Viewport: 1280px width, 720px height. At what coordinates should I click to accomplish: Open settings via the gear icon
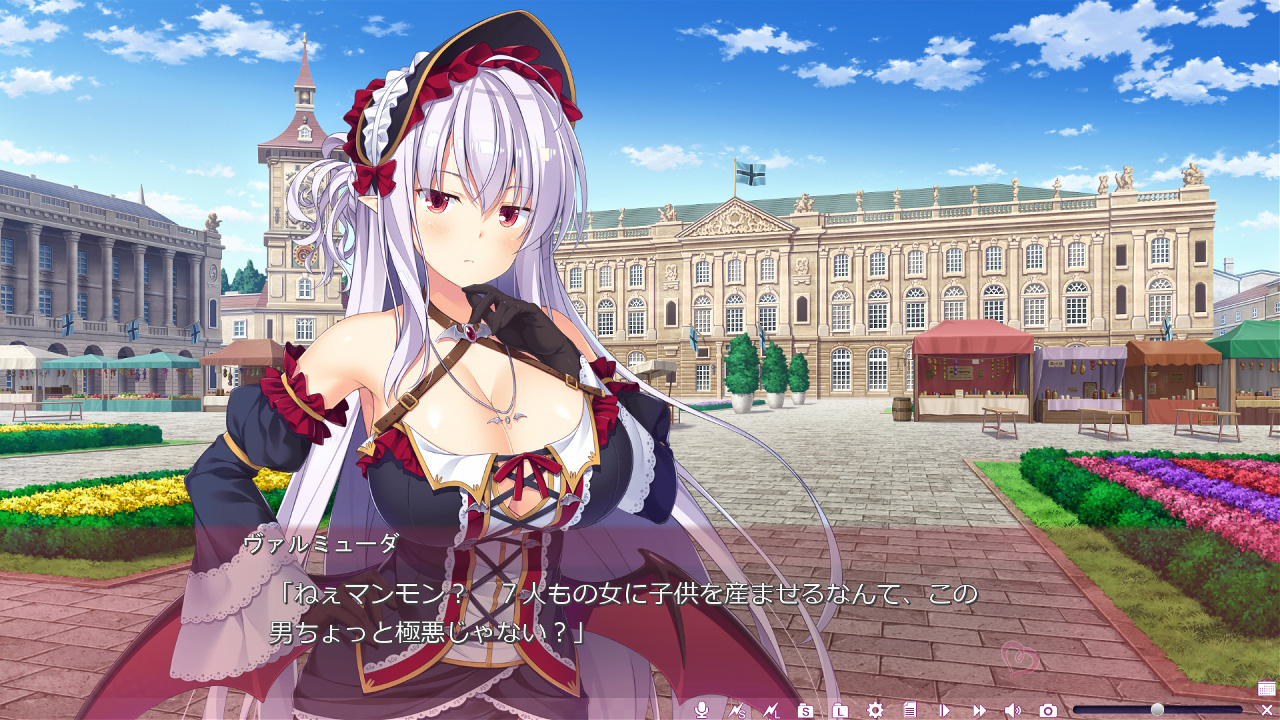coord(875,710)
